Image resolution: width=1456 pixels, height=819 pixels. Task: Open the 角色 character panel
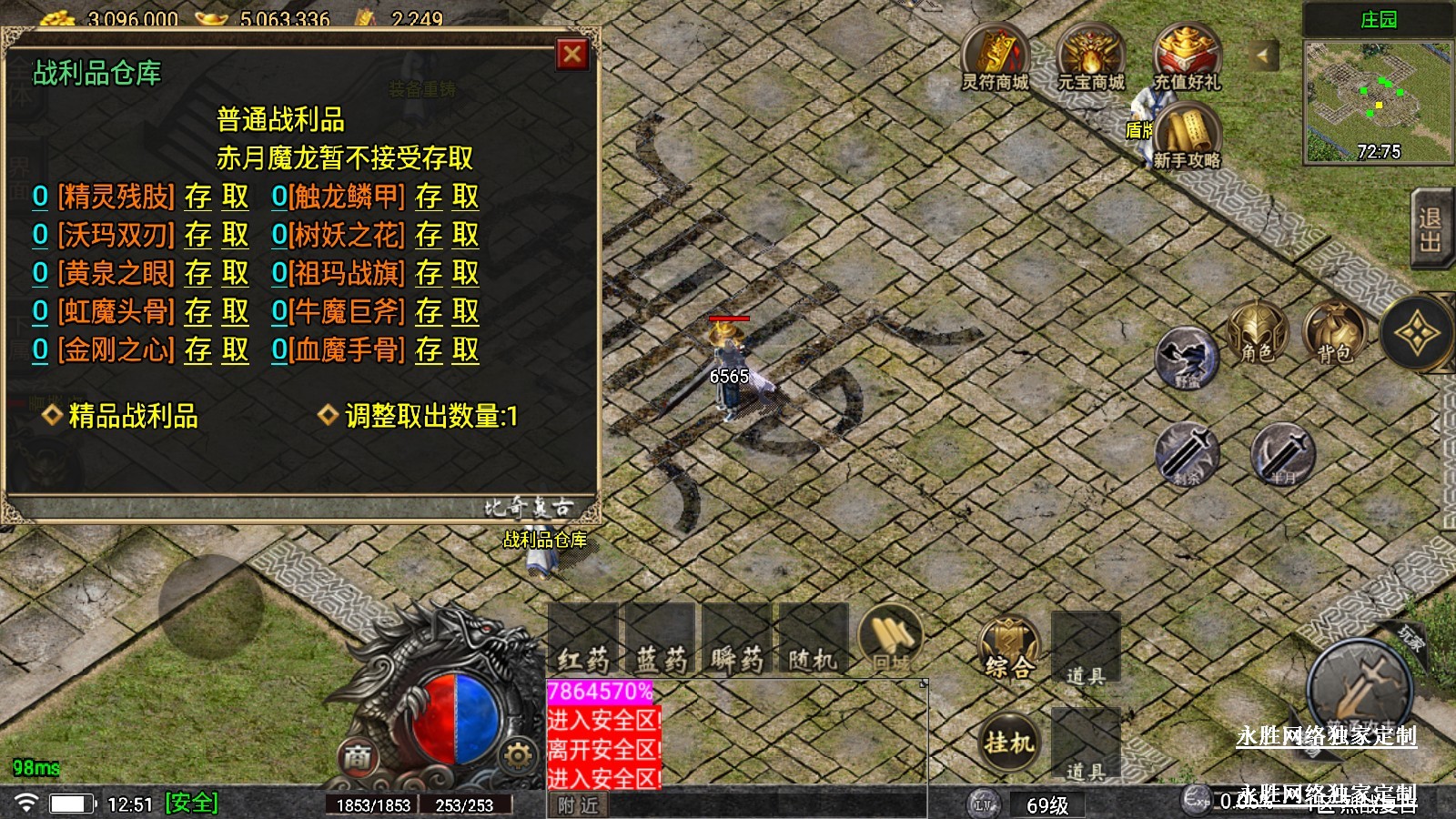click(x=1257, y=333)
